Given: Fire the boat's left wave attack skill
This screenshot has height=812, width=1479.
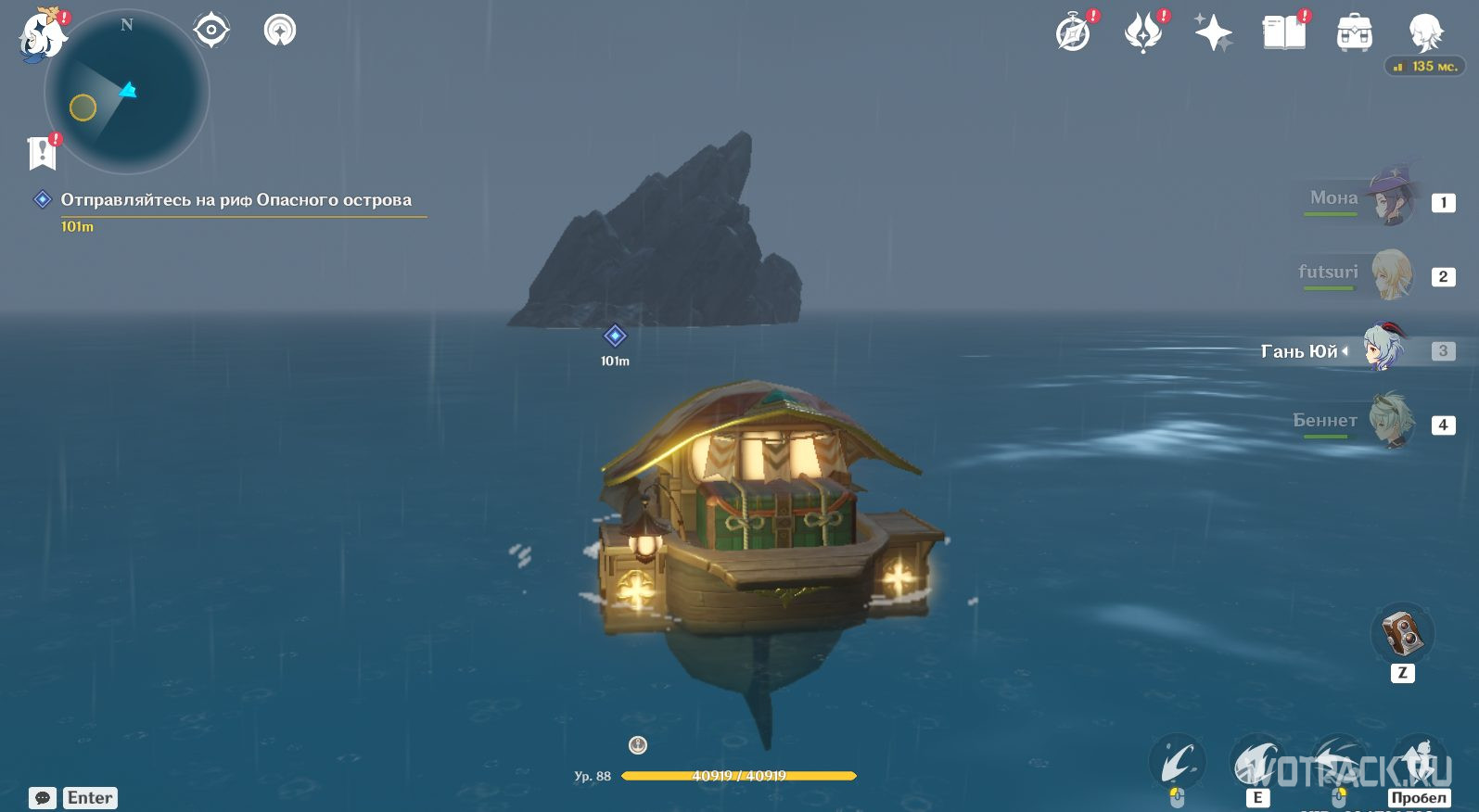Looking at the screenshot, I should click(x=1178, y=763).
